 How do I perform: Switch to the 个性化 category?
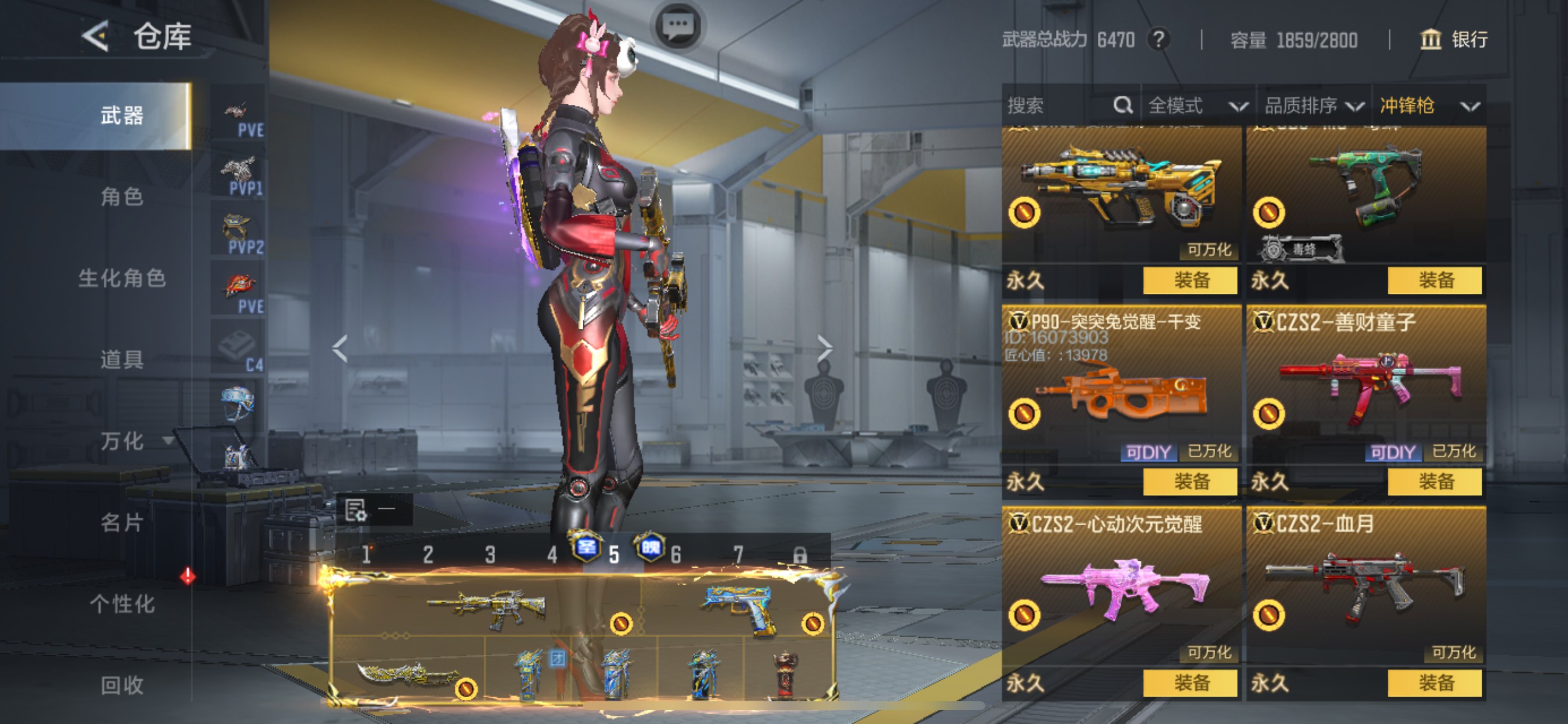tap(122, 603)
